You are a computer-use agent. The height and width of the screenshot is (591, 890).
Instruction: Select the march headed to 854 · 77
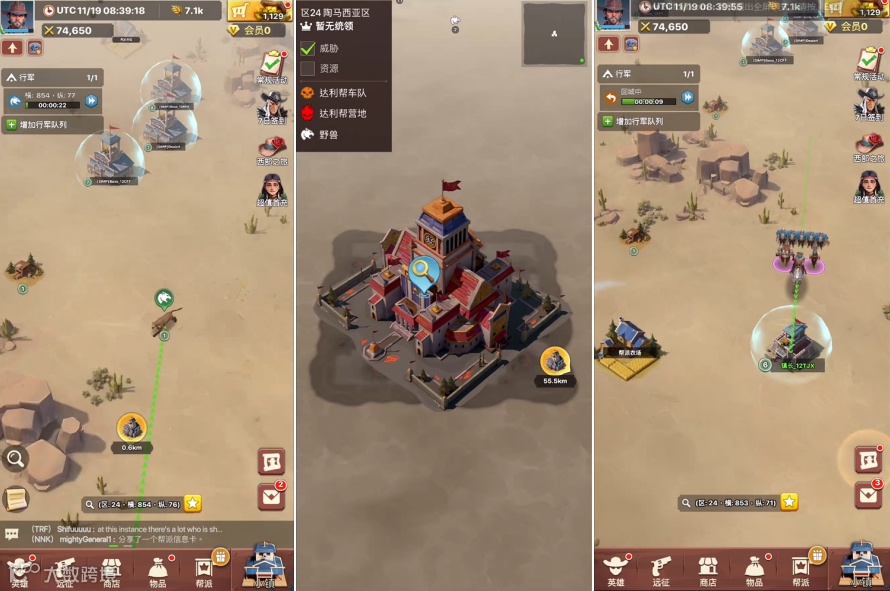(50, 100)
